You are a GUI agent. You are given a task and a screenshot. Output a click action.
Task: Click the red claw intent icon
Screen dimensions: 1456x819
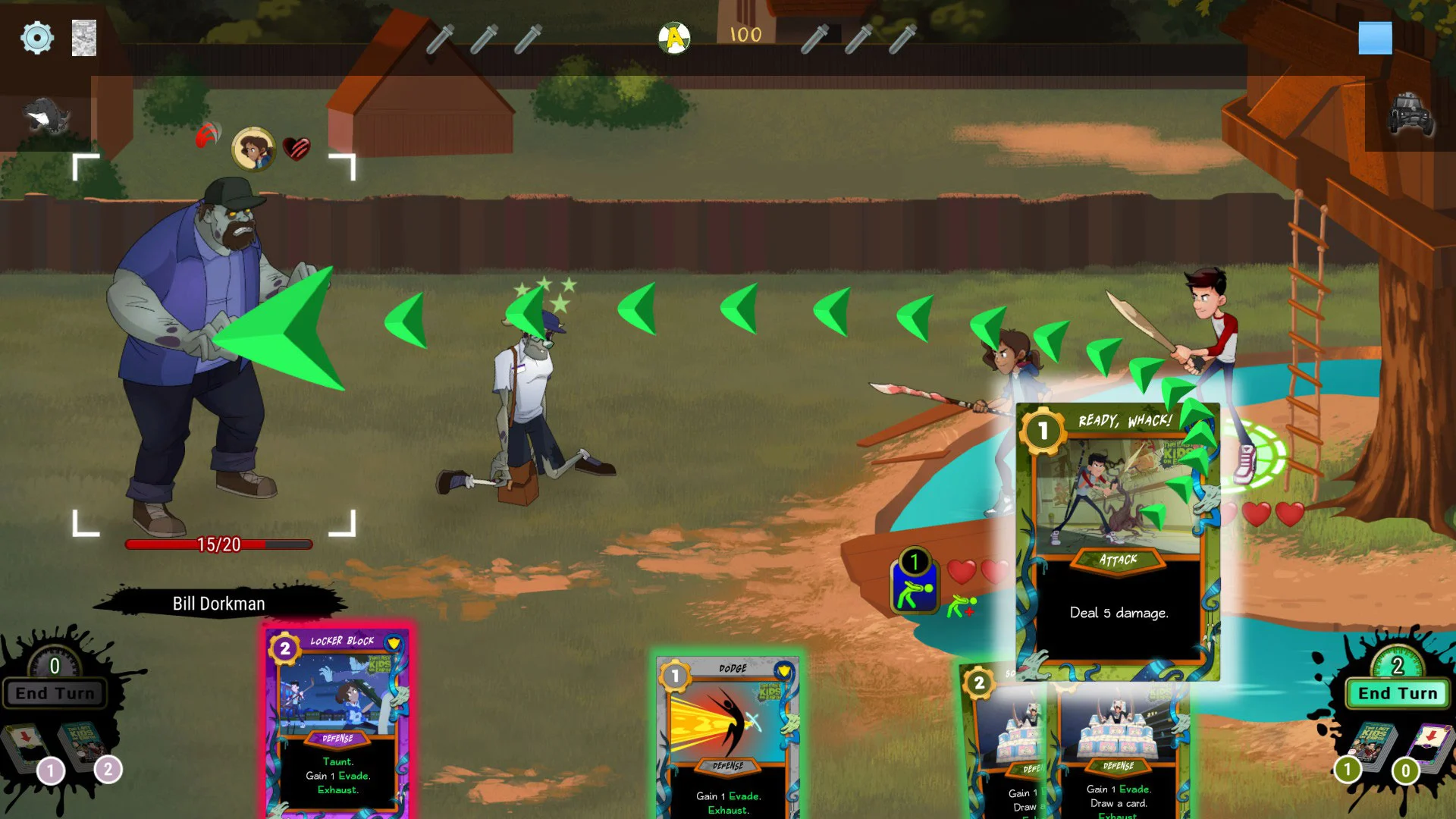208,136
